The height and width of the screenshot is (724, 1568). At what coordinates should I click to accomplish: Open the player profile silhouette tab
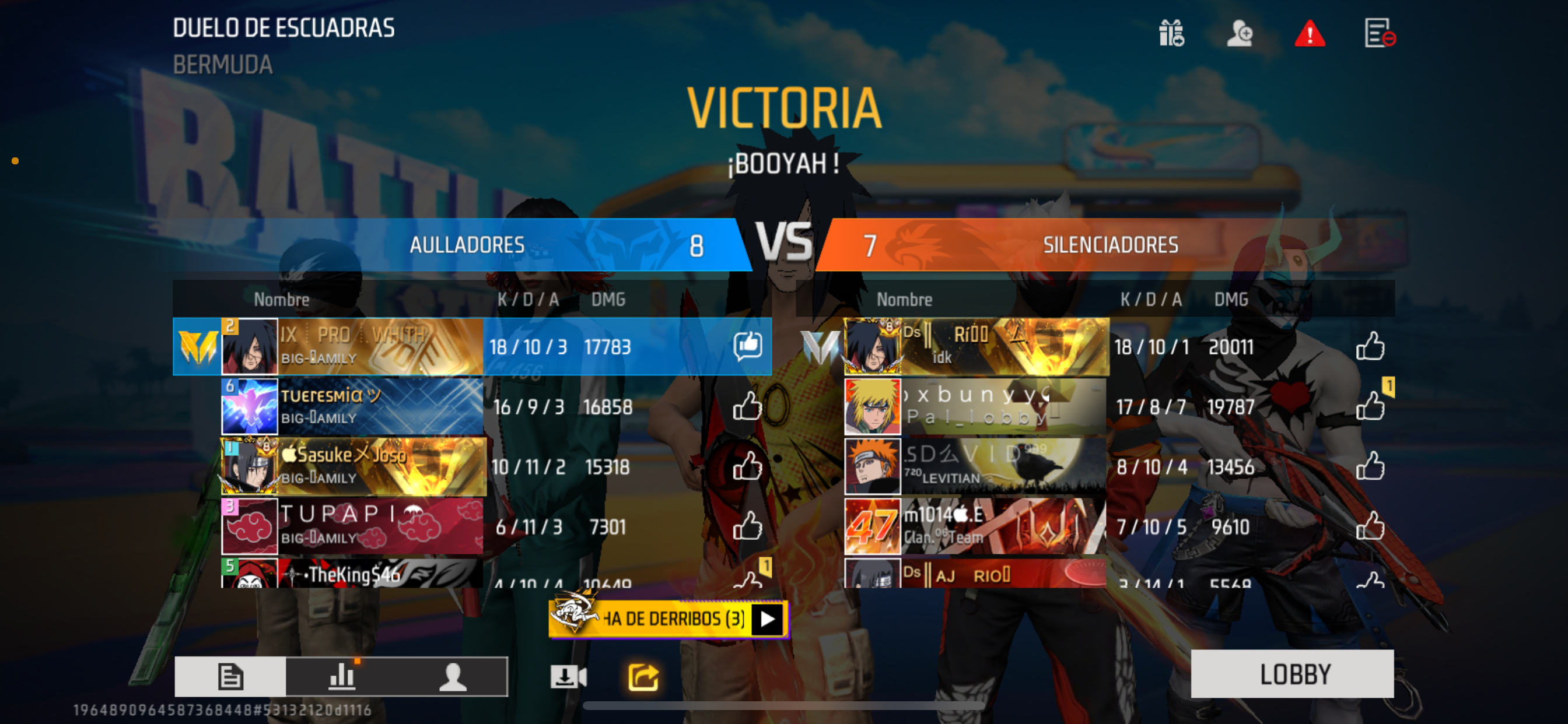coord(452,676)
